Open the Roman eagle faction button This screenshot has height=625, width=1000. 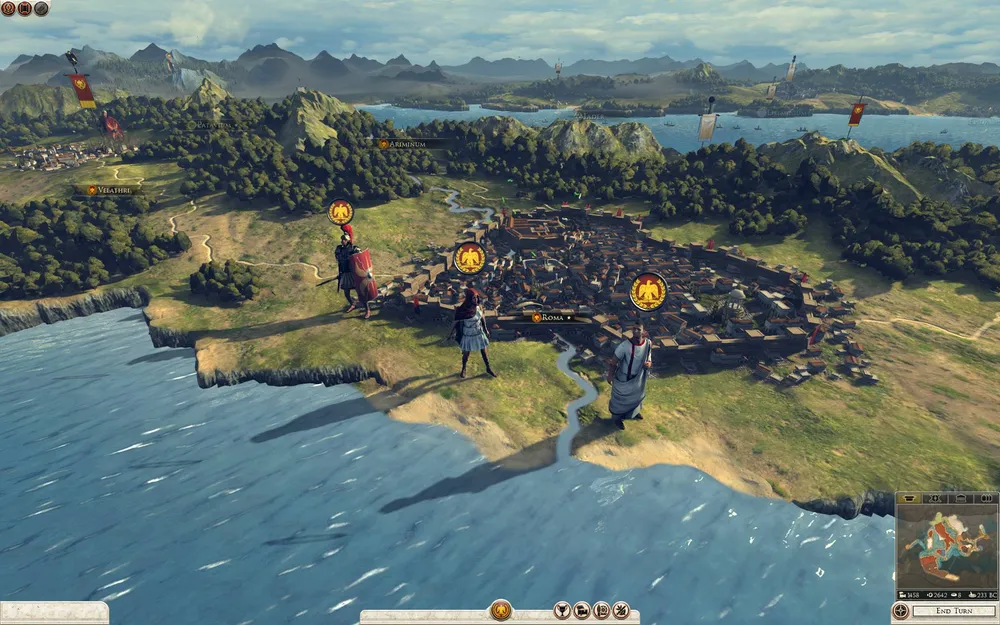501,610
